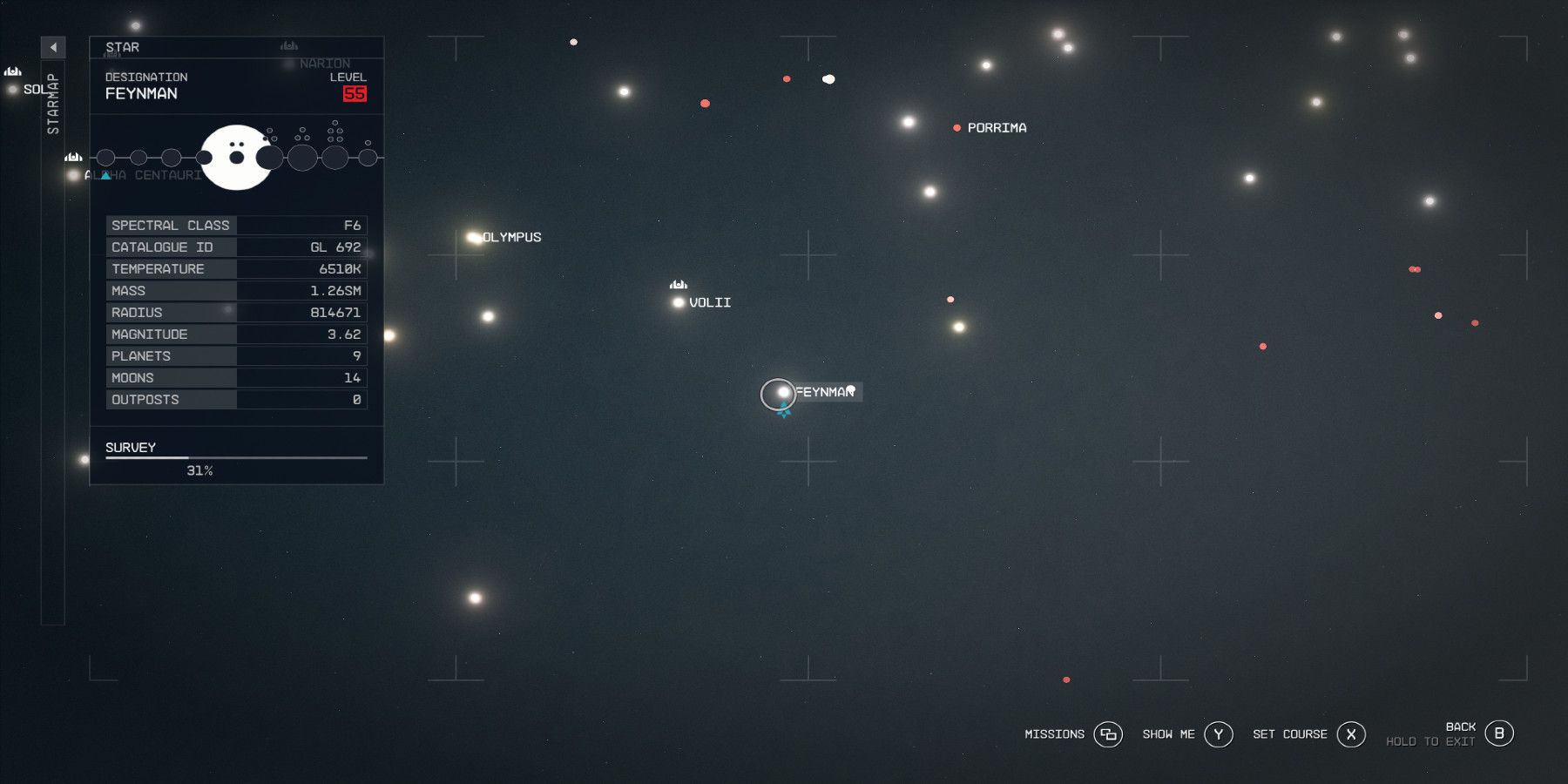1568x784 pixels.
Task: Open MISSIONS
Action: 1053,734
